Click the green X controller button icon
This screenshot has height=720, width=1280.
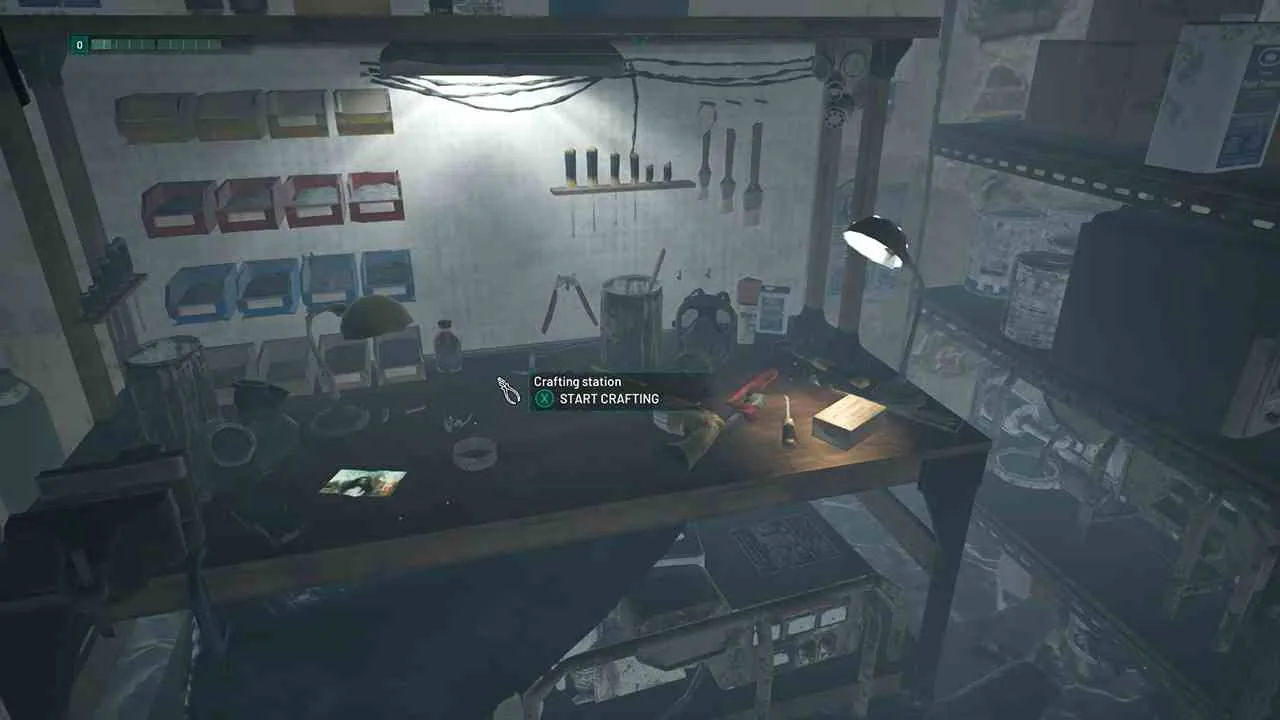tap(544, 399)
